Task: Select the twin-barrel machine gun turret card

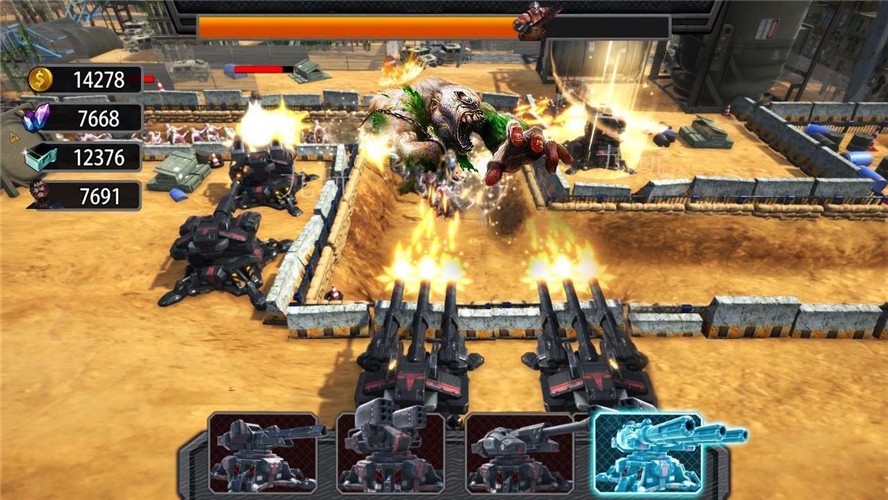Action: pyautogui.click(x=262, y=452)
